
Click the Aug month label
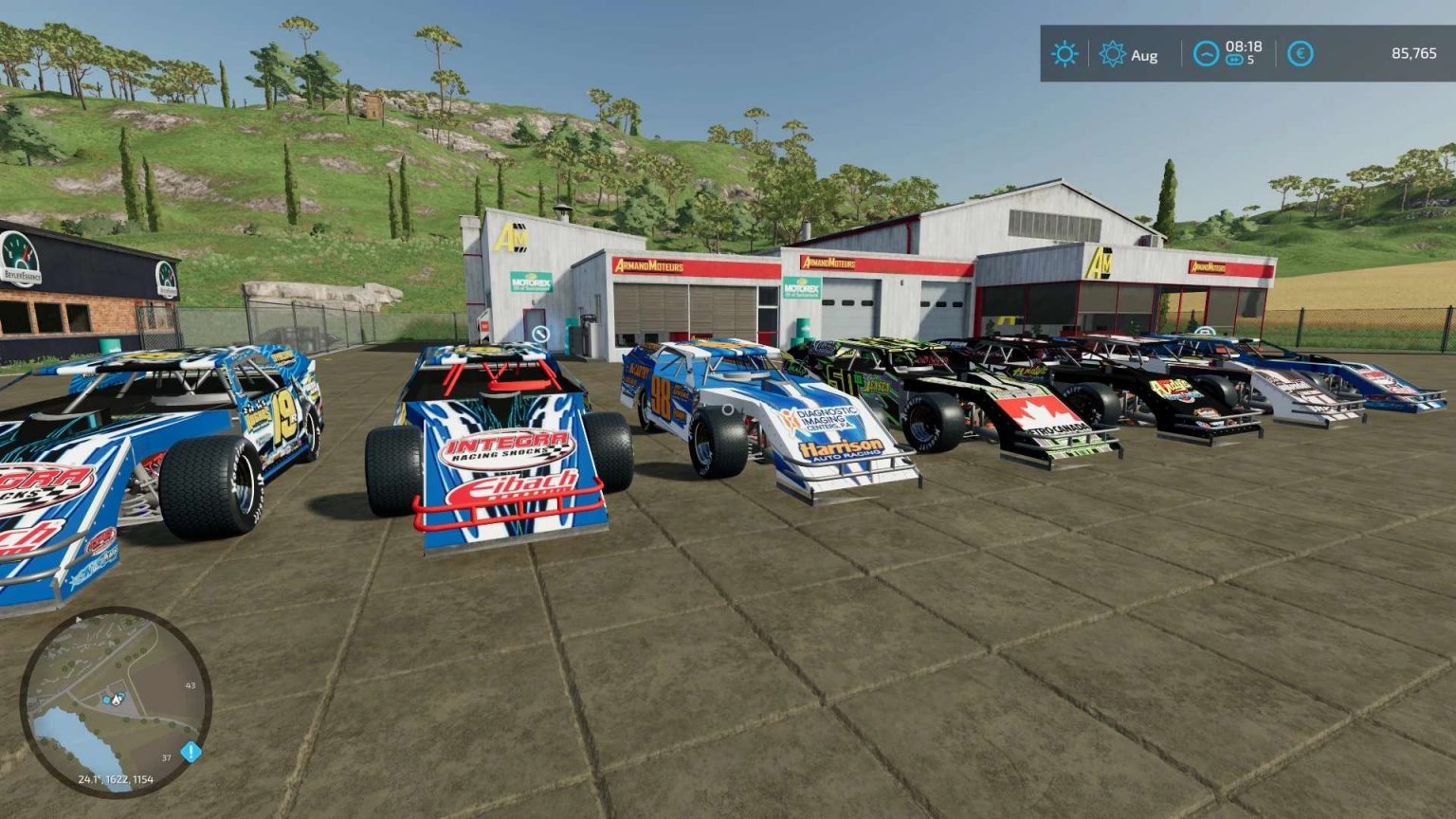tap(1145, 55)
